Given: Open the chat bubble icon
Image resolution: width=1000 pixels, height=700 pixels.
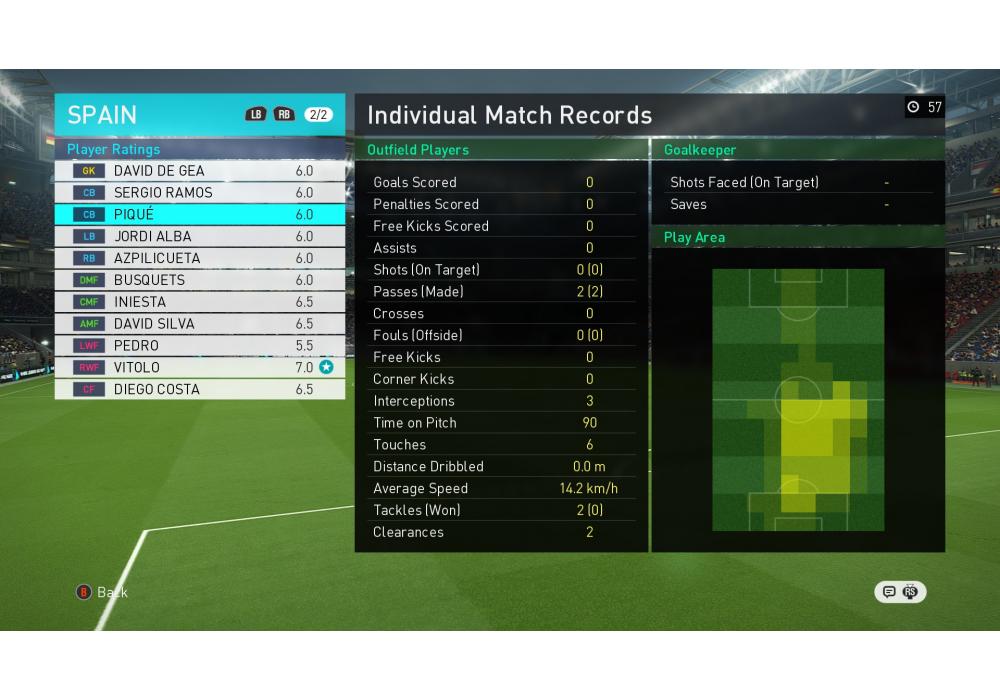Looking at the screenshot, I should coord(889,592).
